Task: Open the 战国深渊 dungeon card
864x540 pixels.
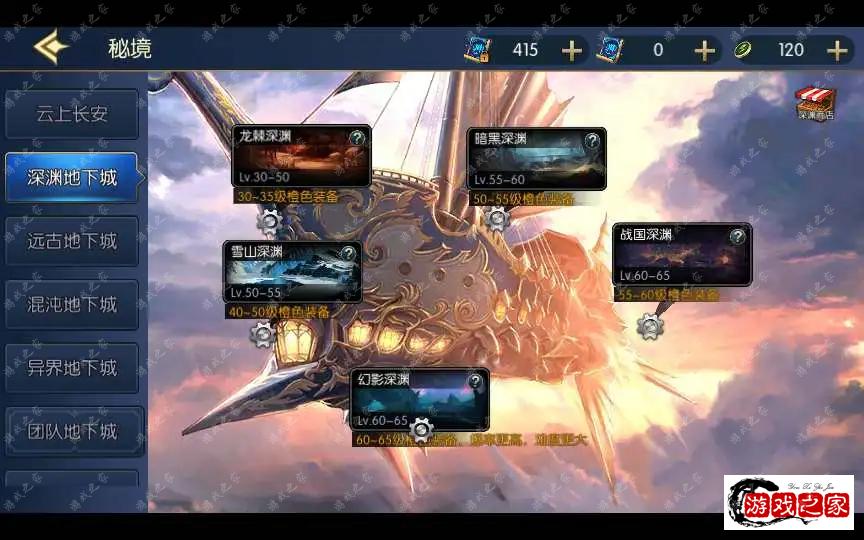Action: coord(681,255)
